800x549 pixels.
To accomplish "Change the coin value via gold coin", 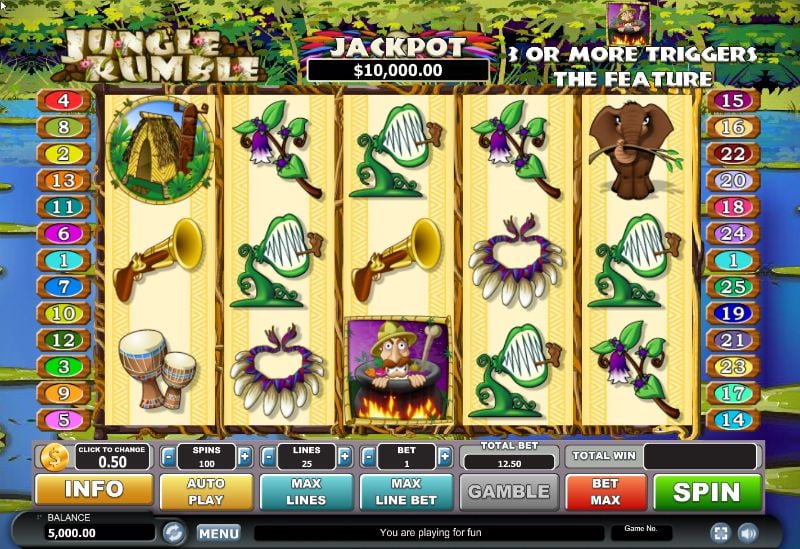I will point(54,457).
